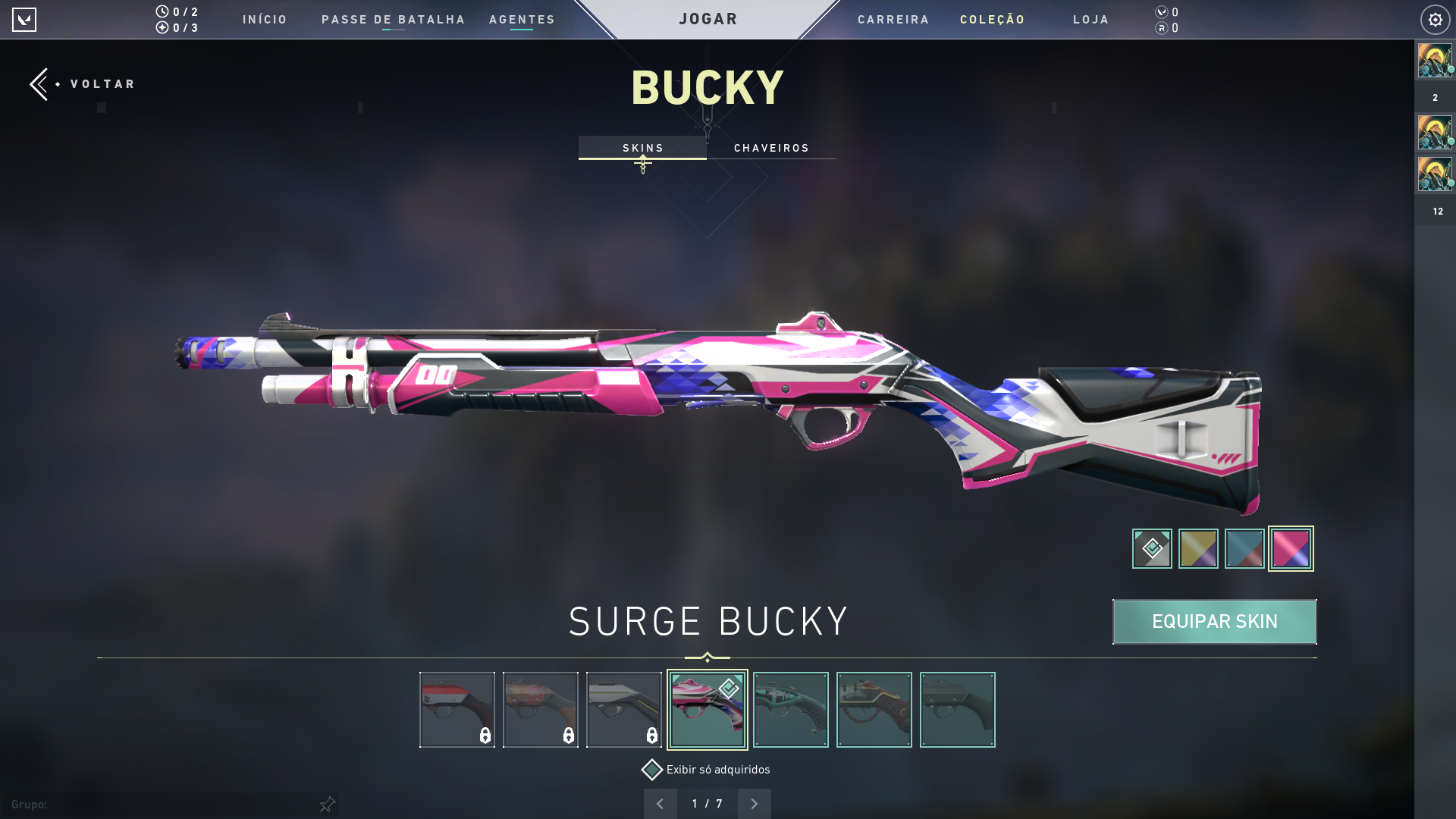Screen dimensions: 1456x819
Task: Open settings gear icon
Action: point(1435,20)
